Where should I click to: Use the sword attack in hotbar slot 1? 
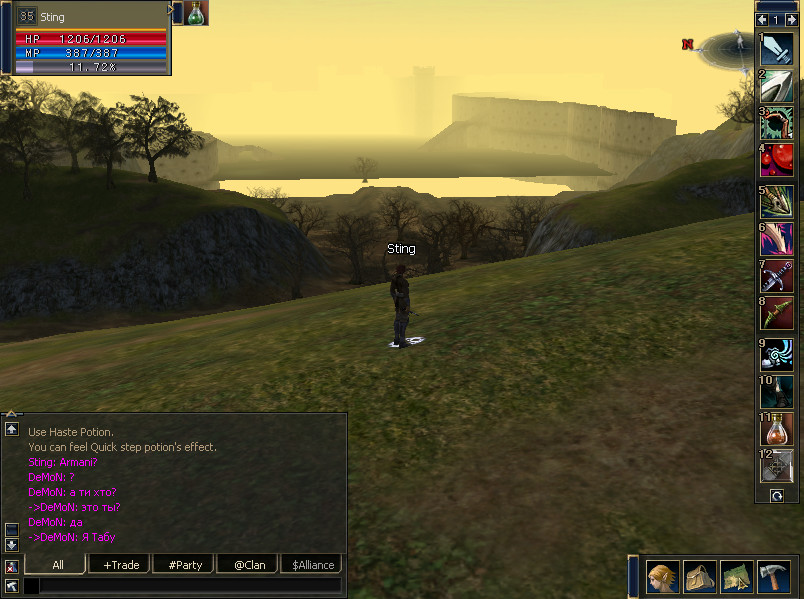click(x=777, y=49)
